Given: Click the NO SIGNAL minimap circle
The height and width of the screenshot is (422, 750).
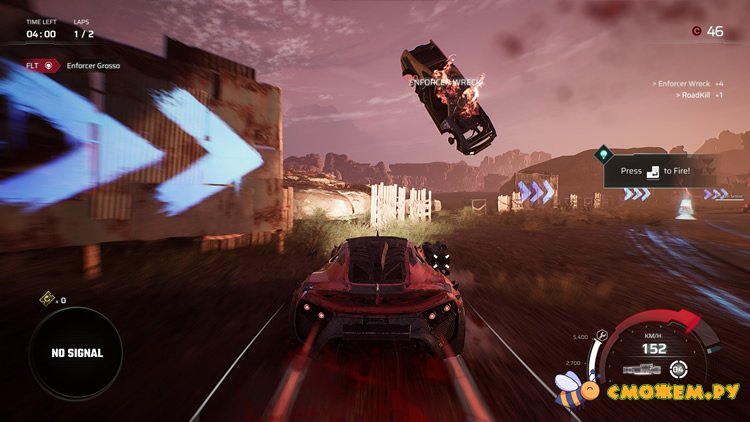Looking at the screenshot, I should tap(75, 353).
